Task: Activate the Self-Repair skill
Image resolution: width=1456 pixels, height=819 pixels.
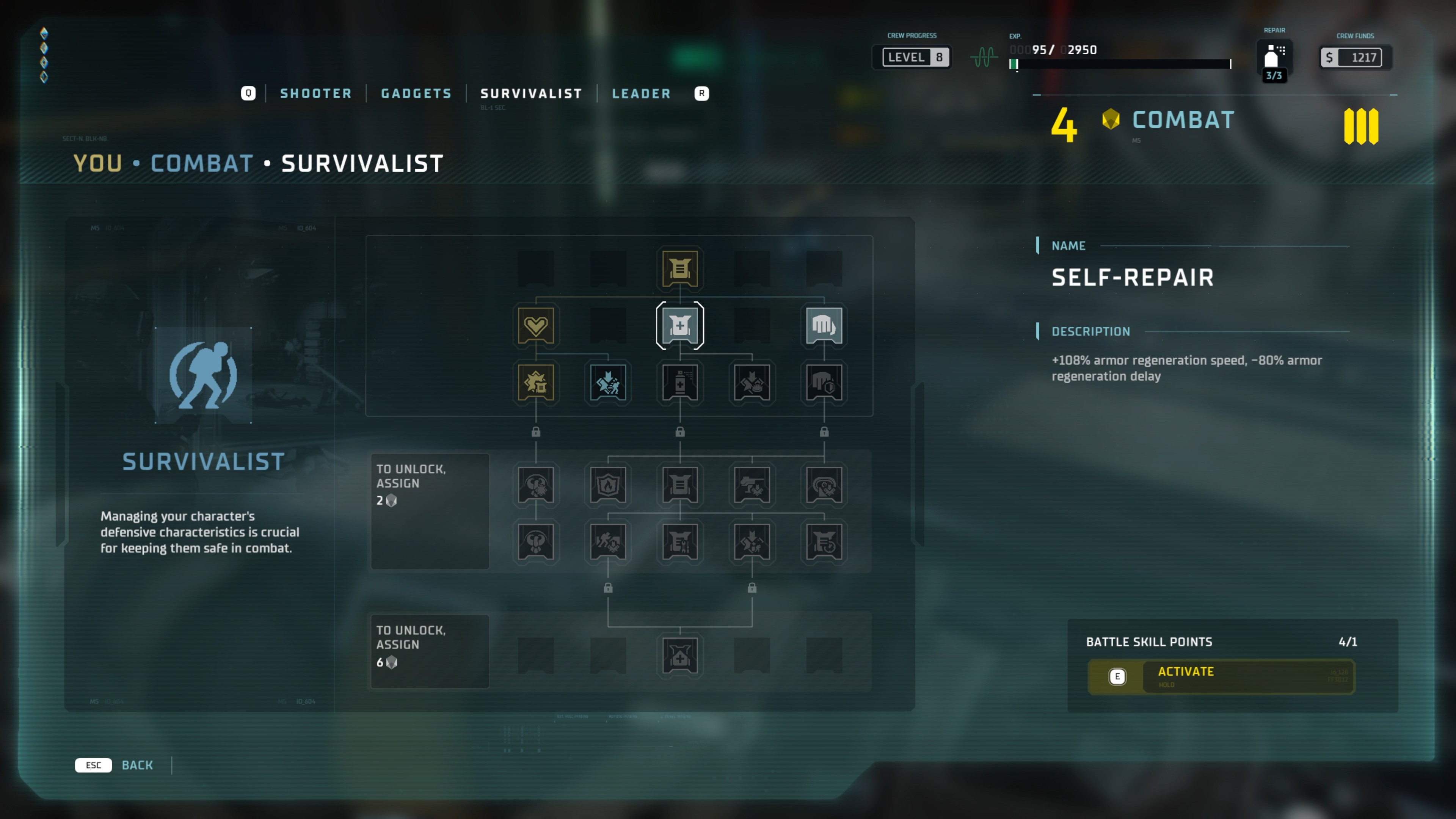Action: [1221, 676]
